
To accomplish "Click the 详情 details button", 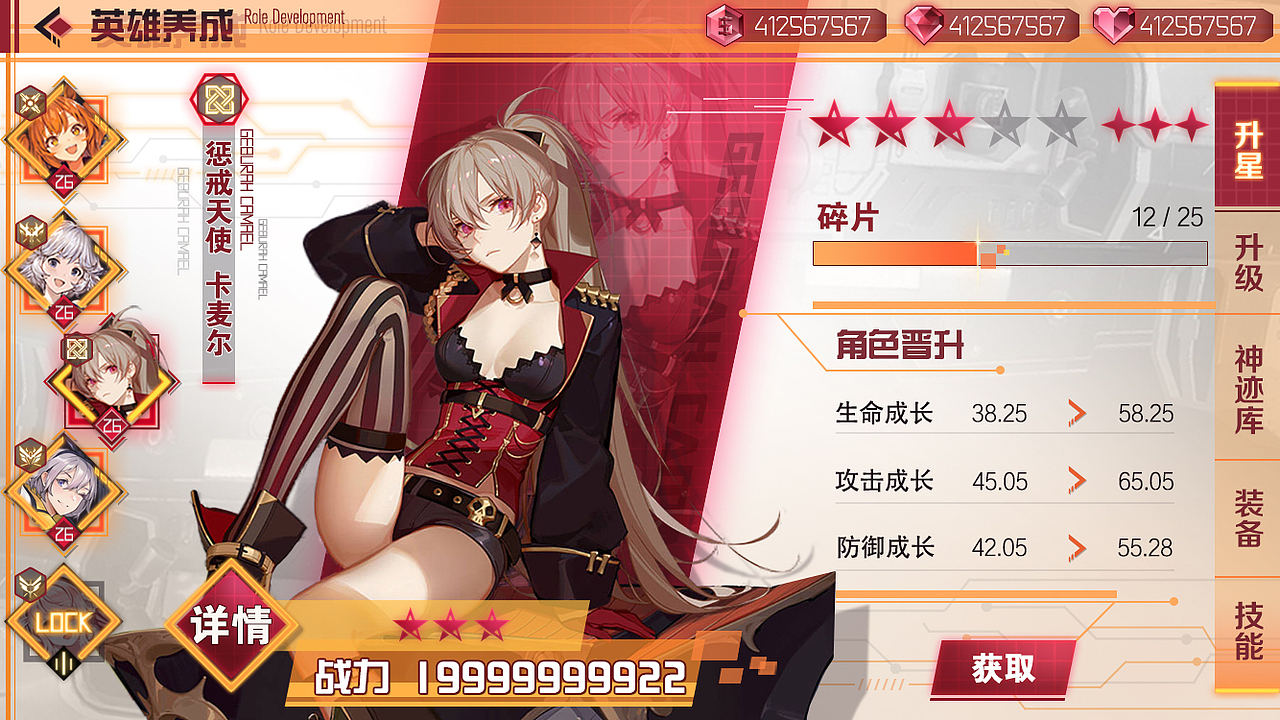I will tap(230, 630).
